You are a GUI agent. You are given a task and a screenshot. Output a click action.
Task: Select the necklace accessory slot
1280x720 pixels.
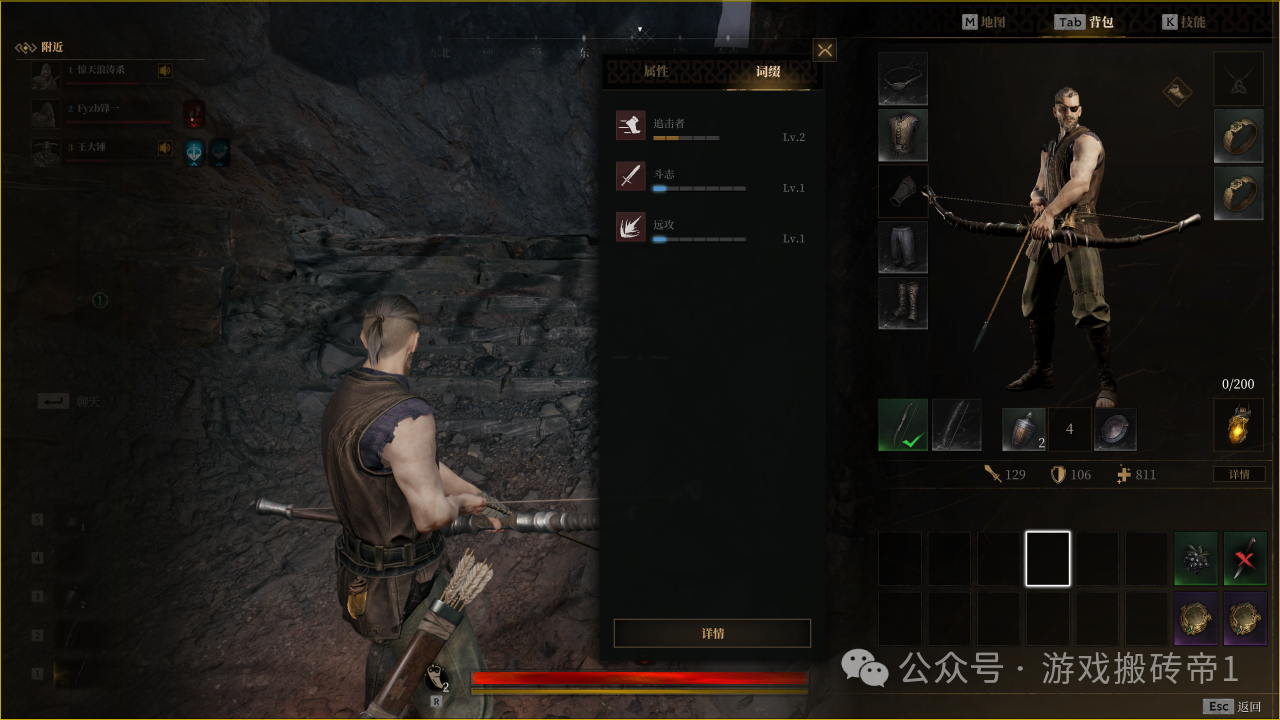click(x=1238, y=79)
